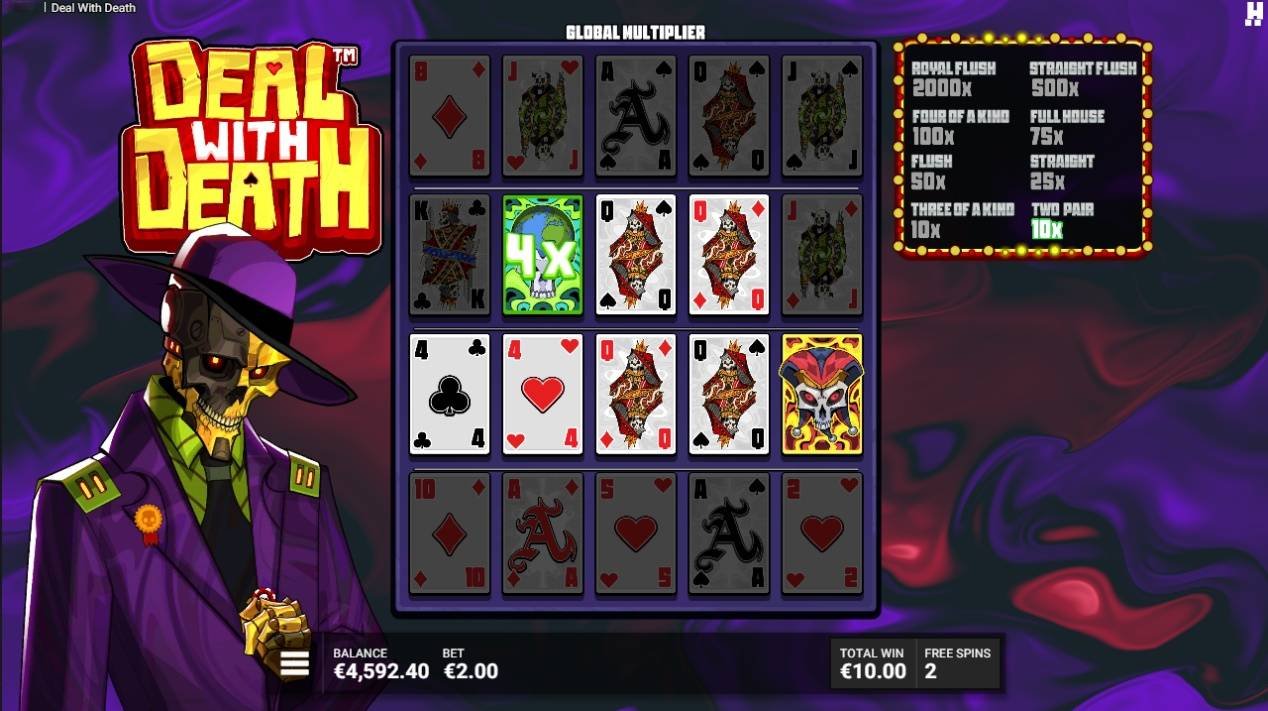Click the Hacksaw logo icon

tap(1253, 14)
